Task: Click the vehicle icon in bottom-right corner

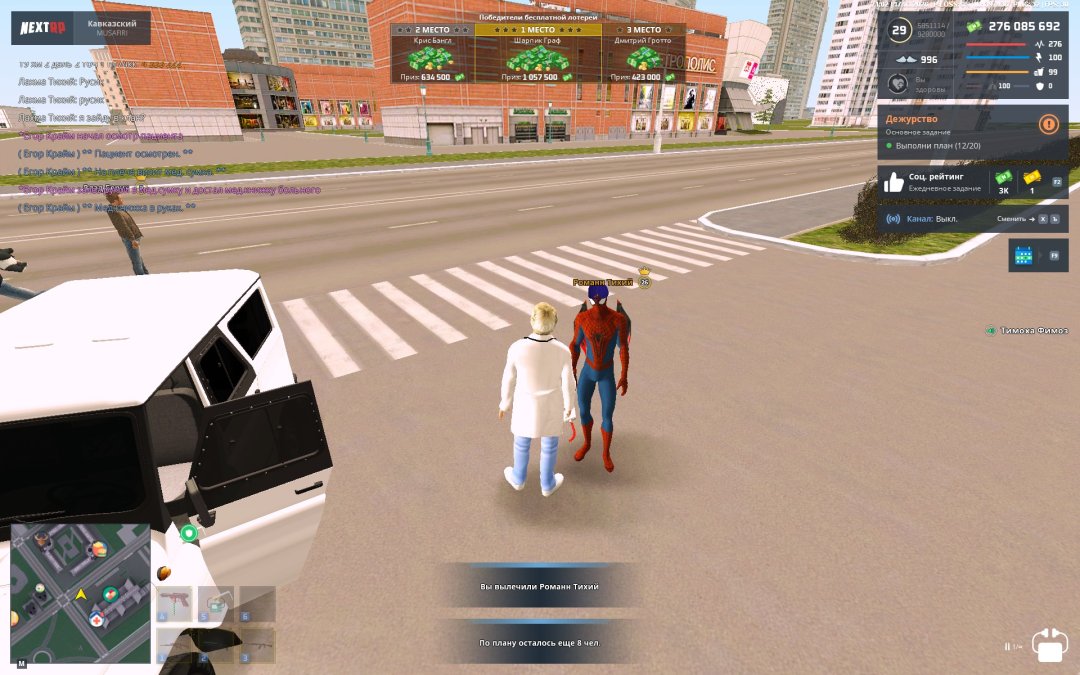Action: [x=1050, y=645]
